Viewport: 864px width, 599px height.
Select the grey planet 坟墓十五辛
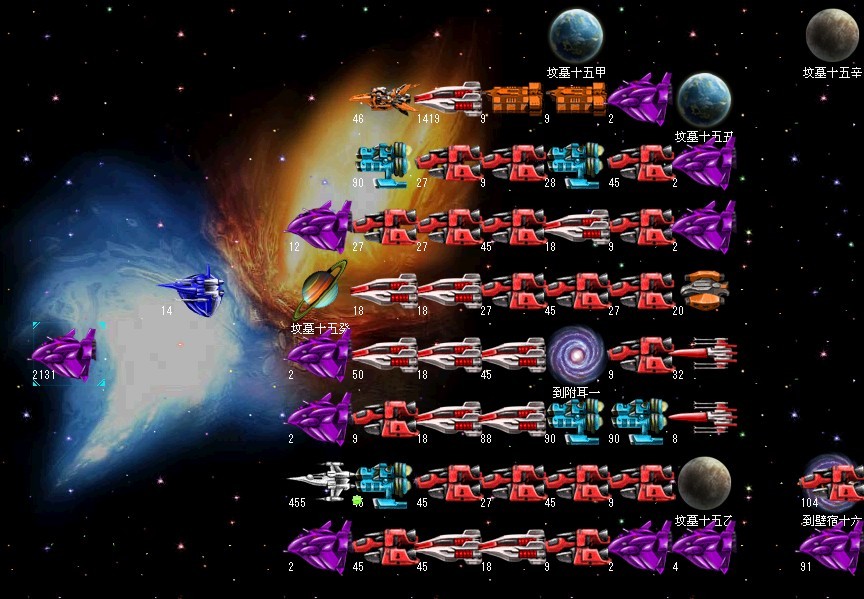pos(832,35)
